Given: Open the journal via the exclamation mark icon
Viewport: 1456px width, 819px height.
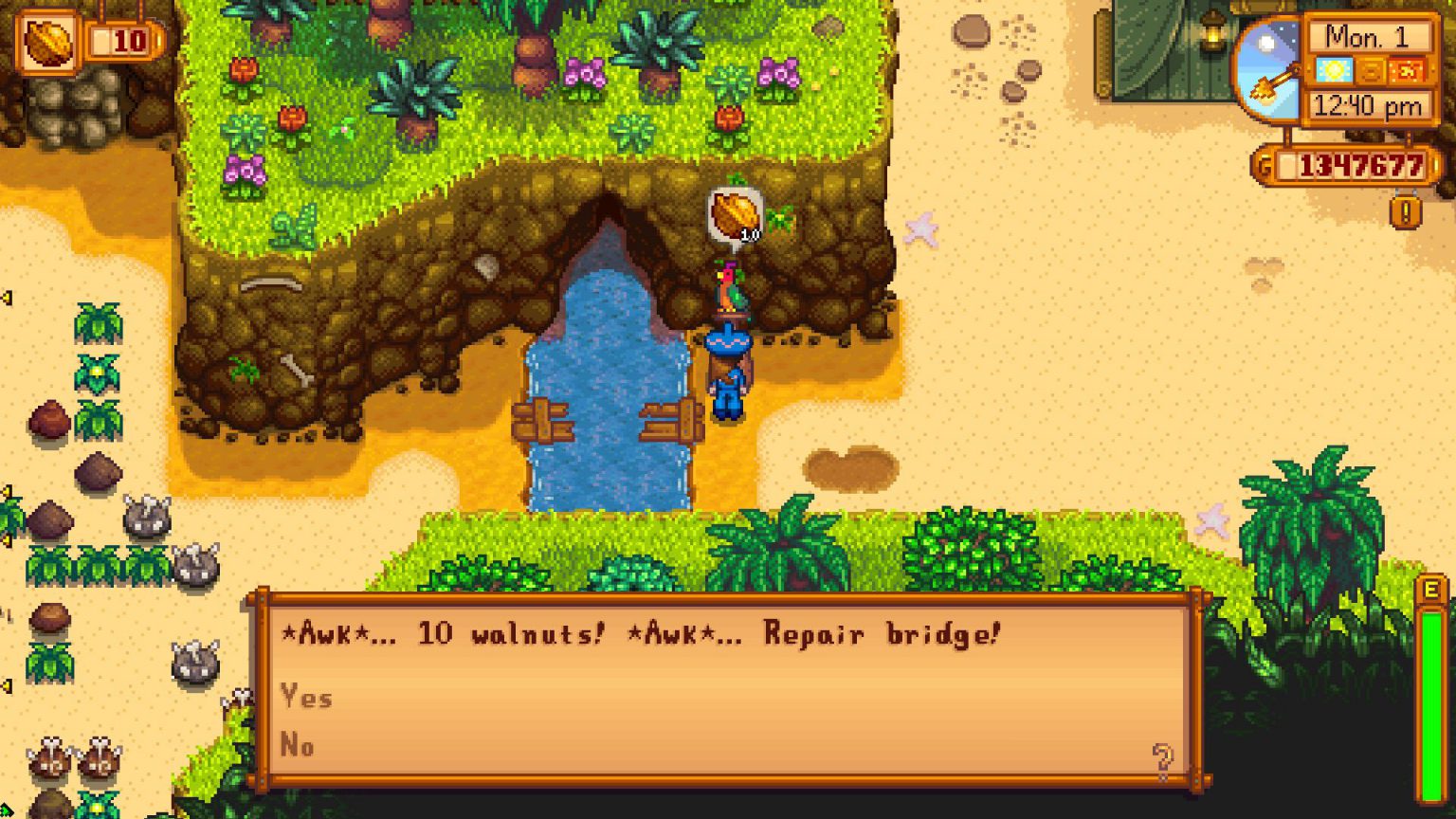Looking at the screenshot, I should (x=1405, y=210).
